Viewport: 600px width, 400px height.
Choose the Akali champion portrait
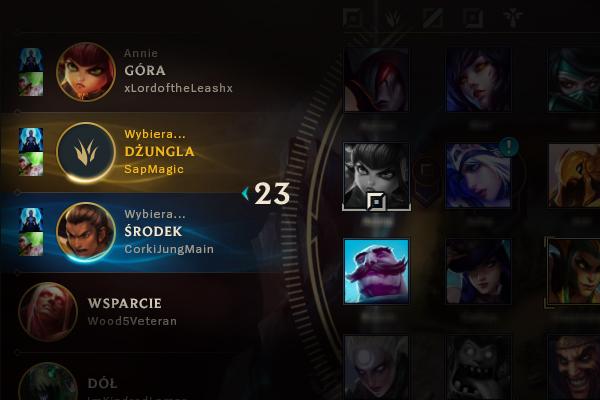pos(576,80)
